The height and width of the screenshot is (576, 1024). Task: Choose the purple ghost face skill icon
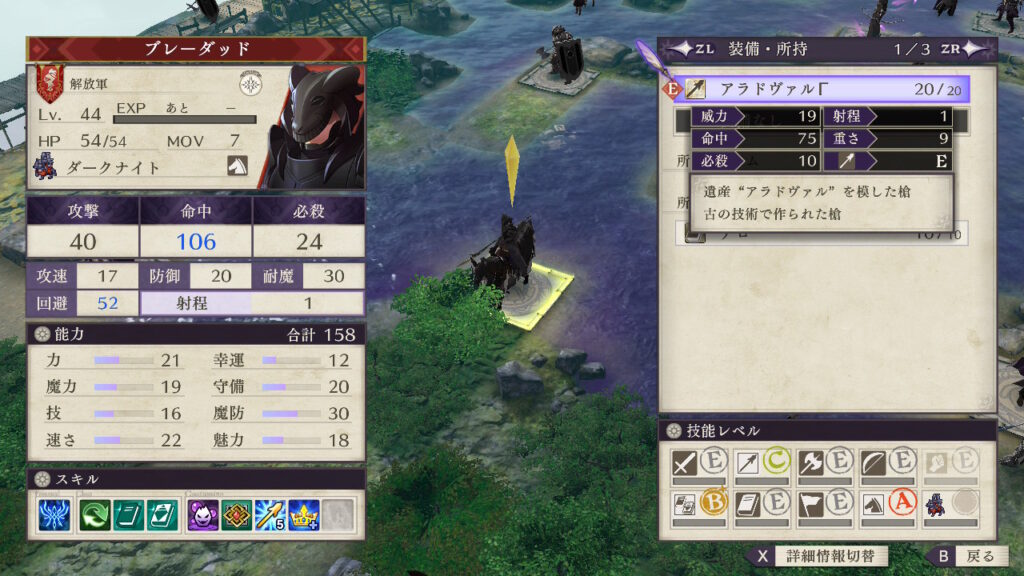(x=203, y=514)
